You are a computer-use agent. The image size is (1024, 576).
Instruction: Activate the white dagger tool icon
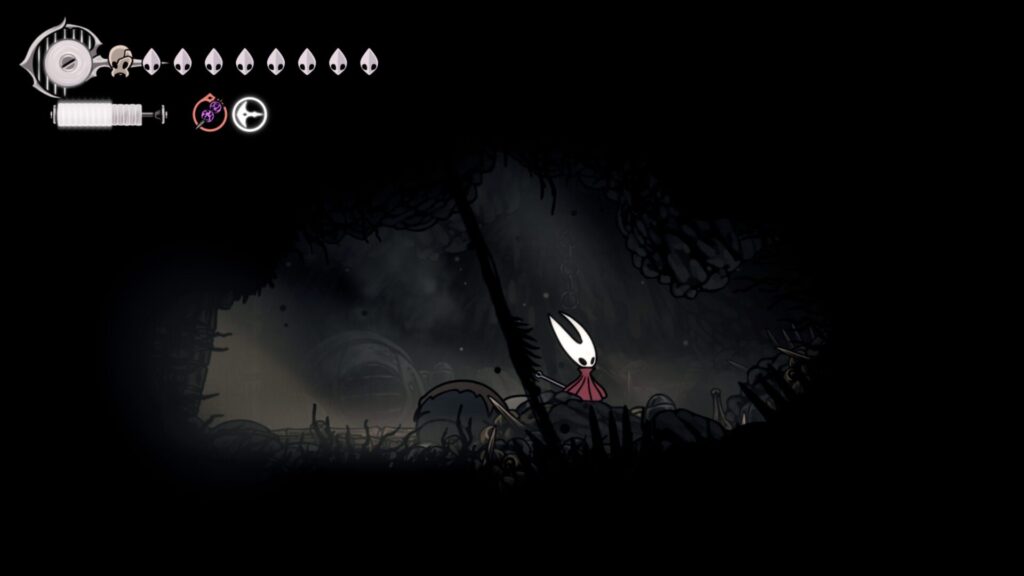click(x=249, y=115)
